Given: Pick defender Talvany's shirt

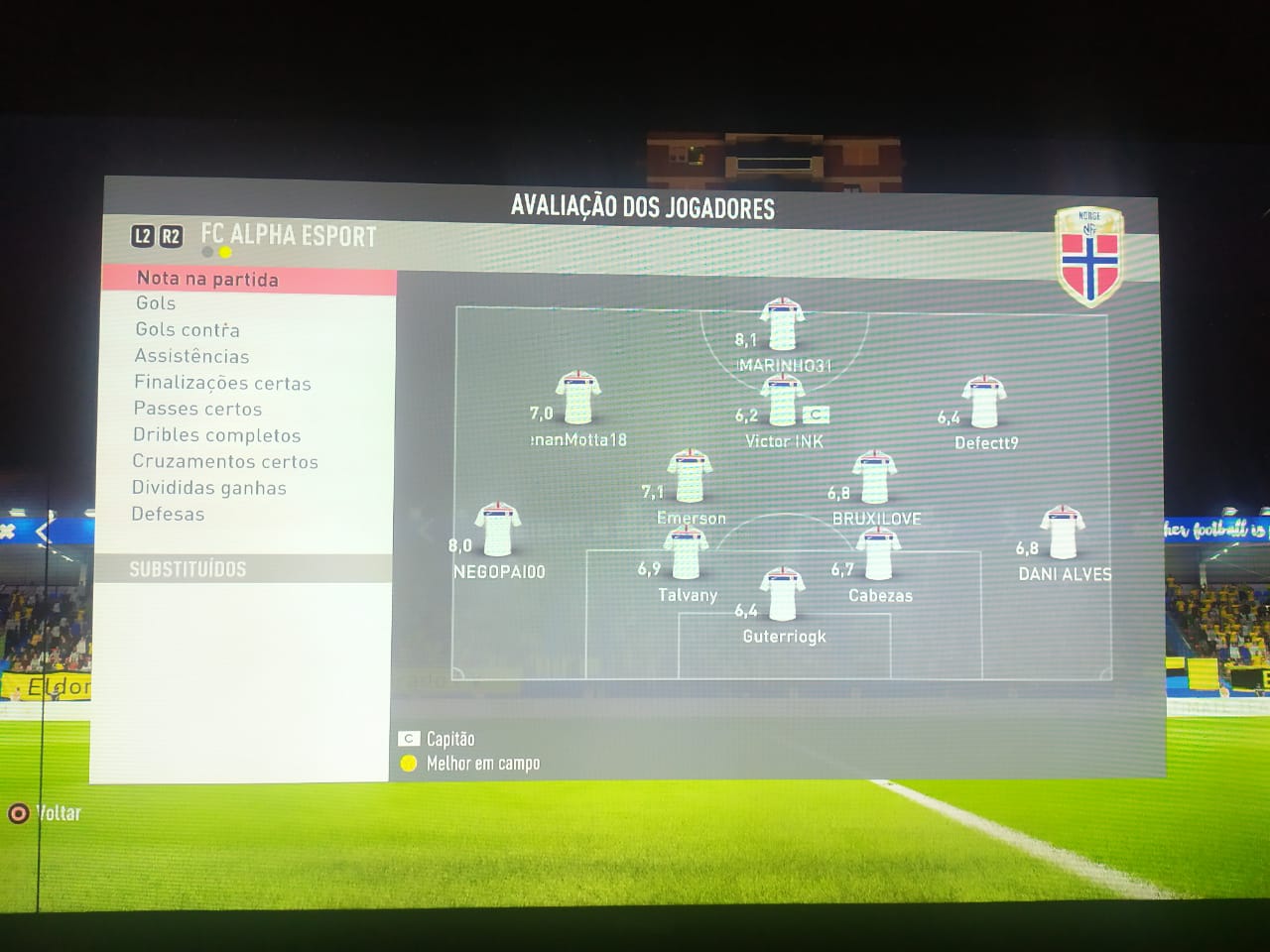Looking at the screenshot, I should click(x=687, y=553).
